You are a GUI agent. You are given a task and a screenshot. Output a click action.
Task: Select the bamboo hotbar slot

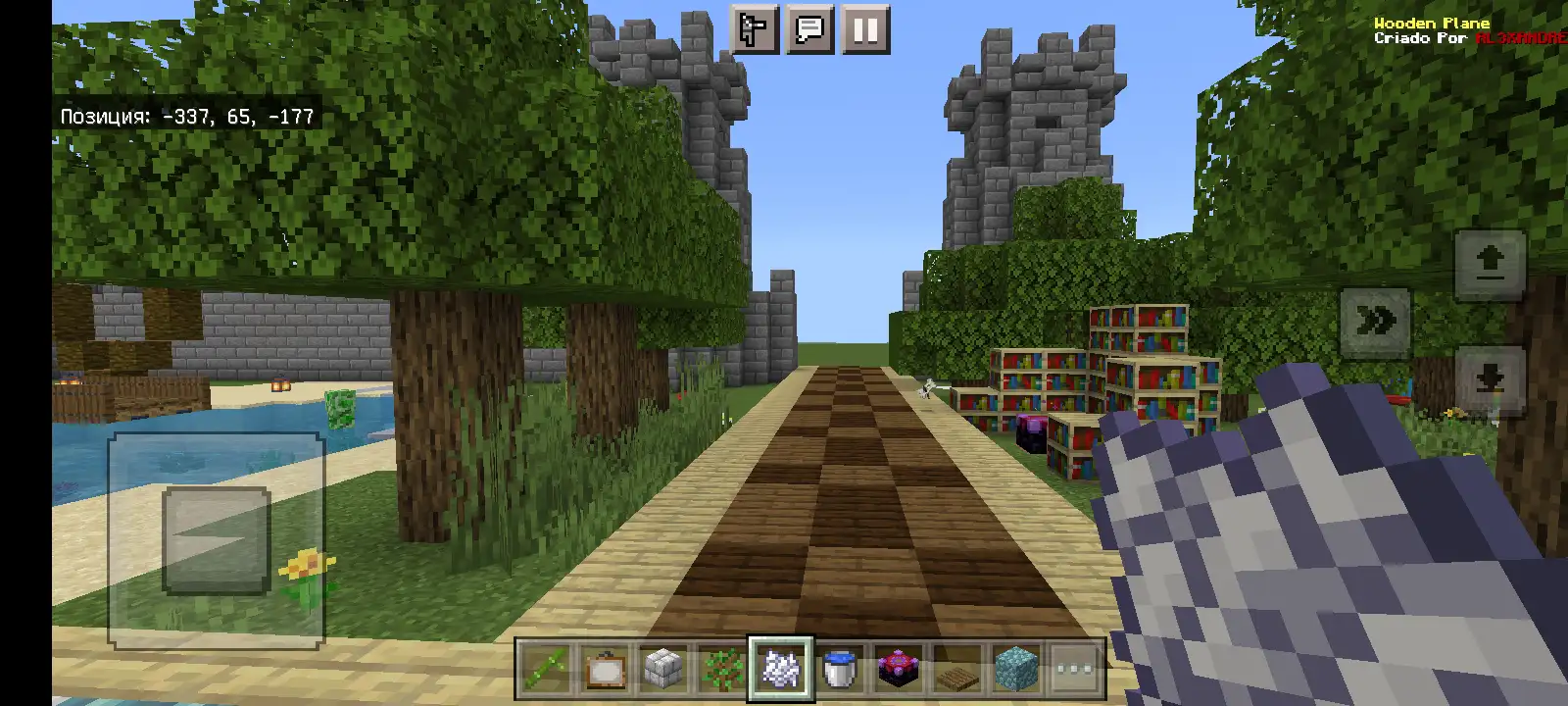[545, 670]
